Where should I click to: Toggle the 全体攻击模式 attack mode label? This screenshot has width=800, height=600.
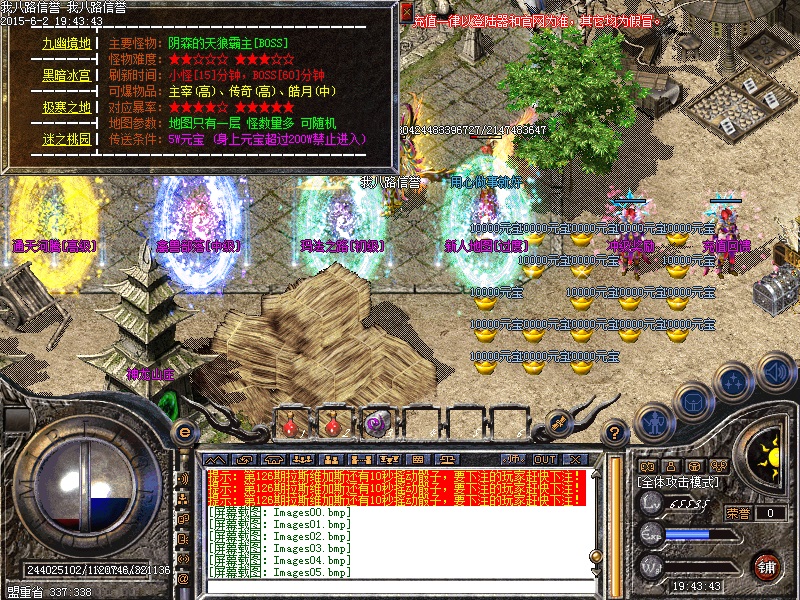[678, 482]
